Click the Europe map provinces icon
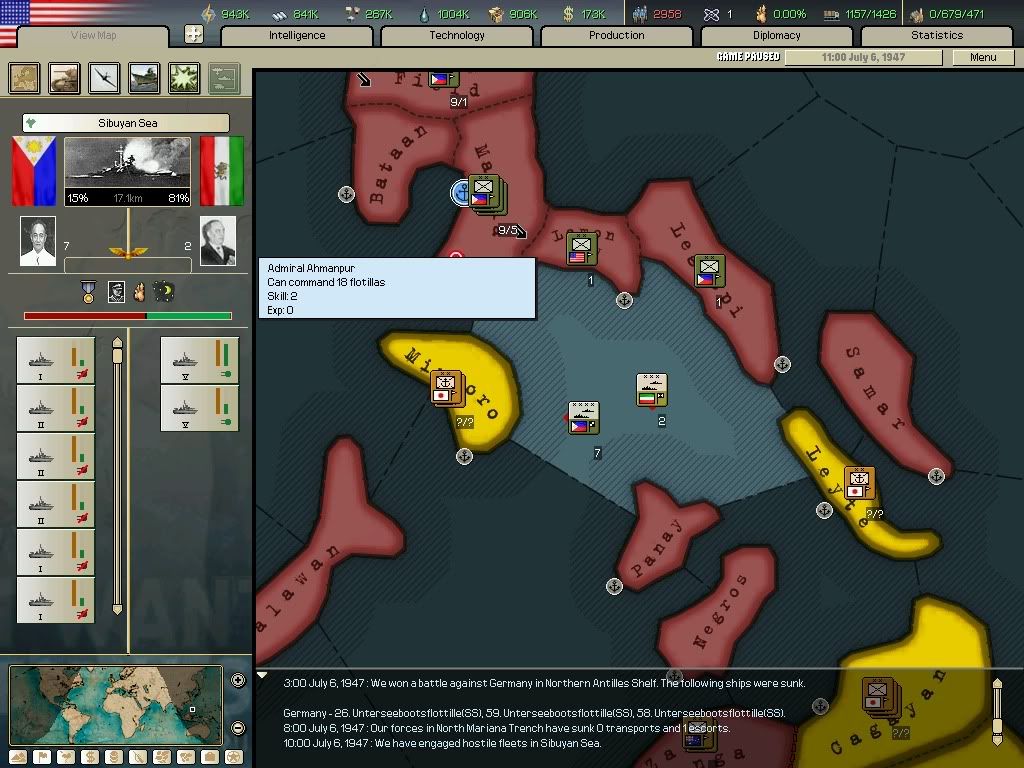 (25, 78)
